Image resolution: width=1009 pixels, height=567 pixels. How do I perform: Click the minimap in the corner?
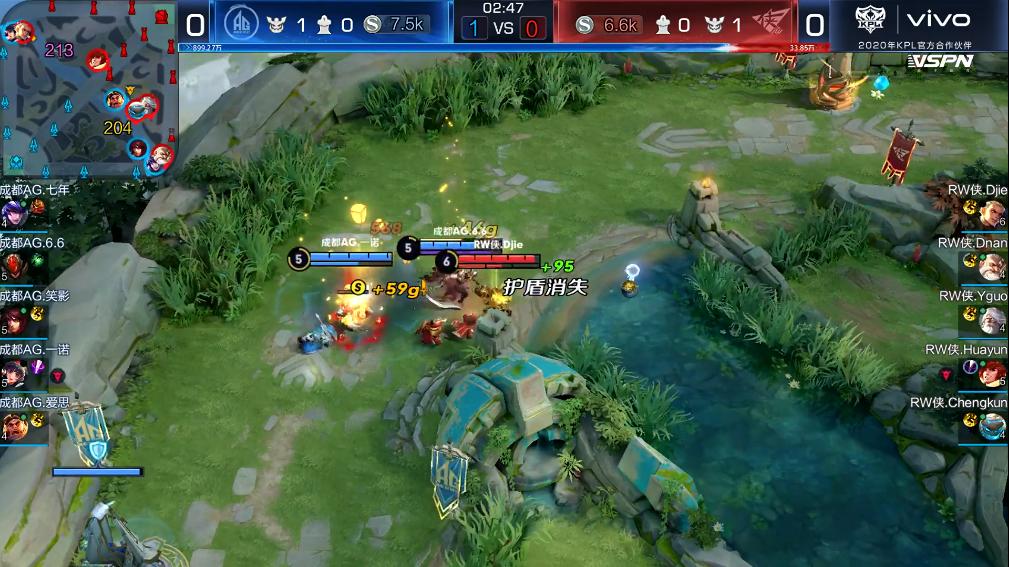click(x=89, y=88)
